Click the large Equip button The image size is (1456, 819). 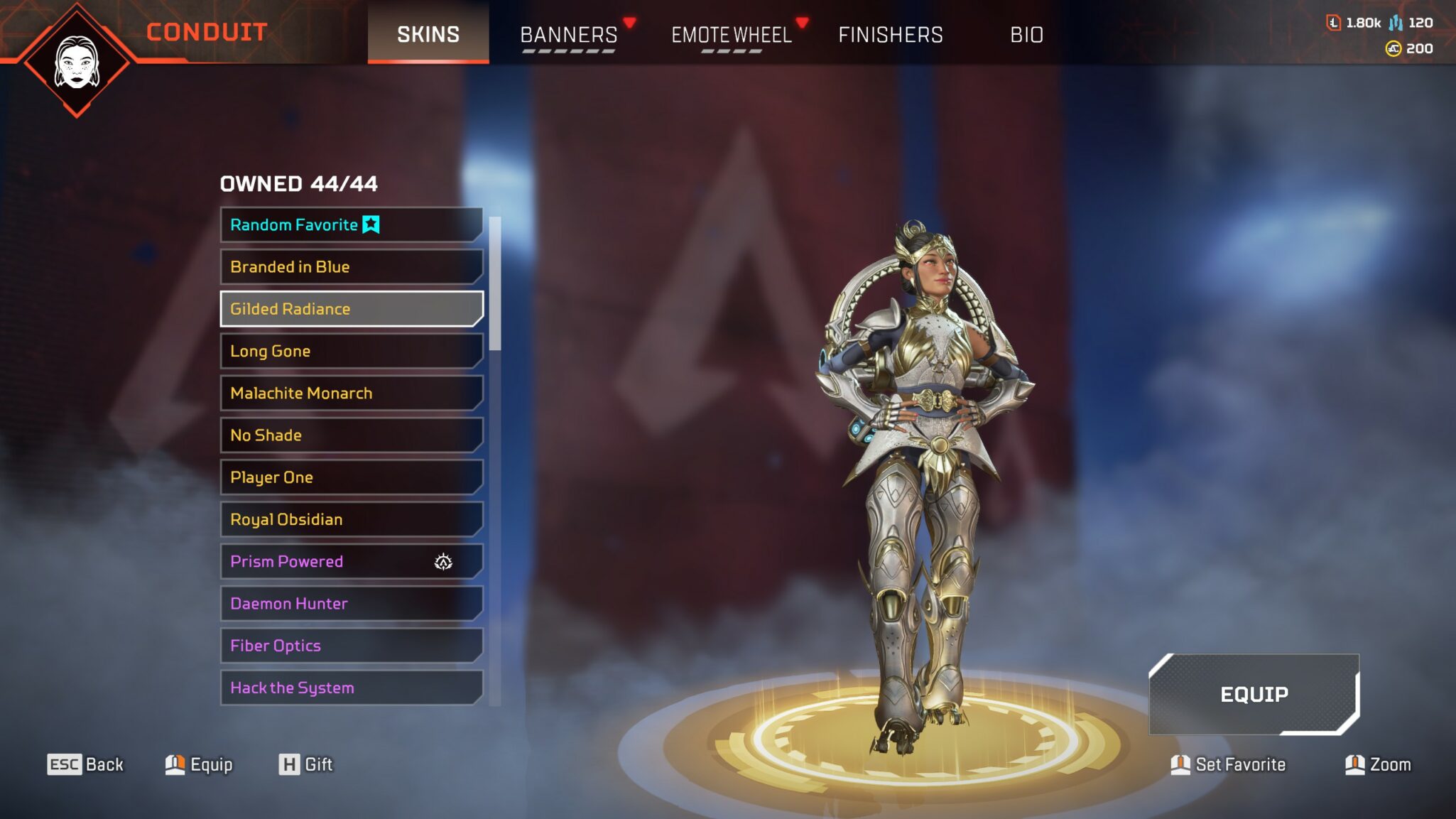(x=1254, y=694)
